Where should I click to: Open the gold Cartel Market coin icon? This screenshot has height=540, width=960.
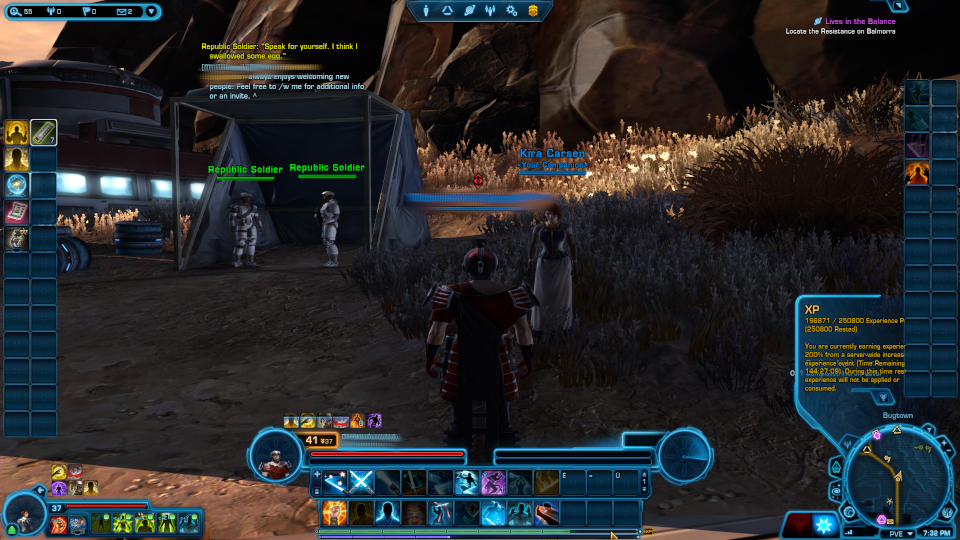[x=533, y=10]
